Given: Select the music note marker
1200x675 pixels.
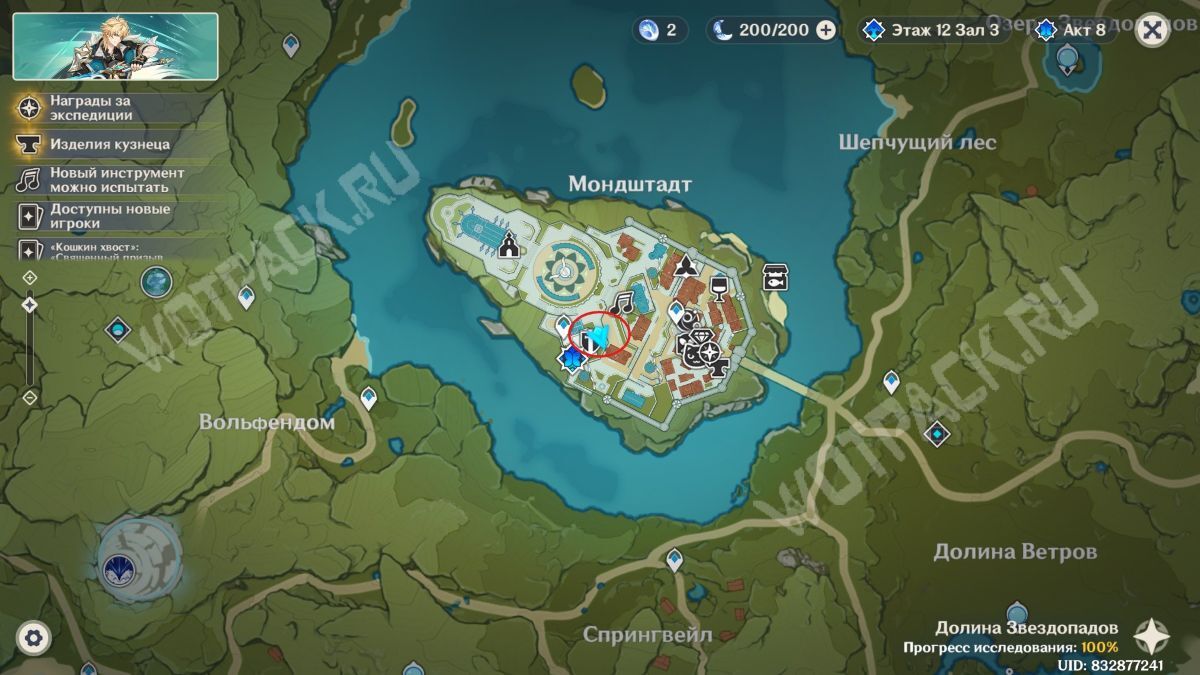Looking at the screenshot, I should click(624, 301).
